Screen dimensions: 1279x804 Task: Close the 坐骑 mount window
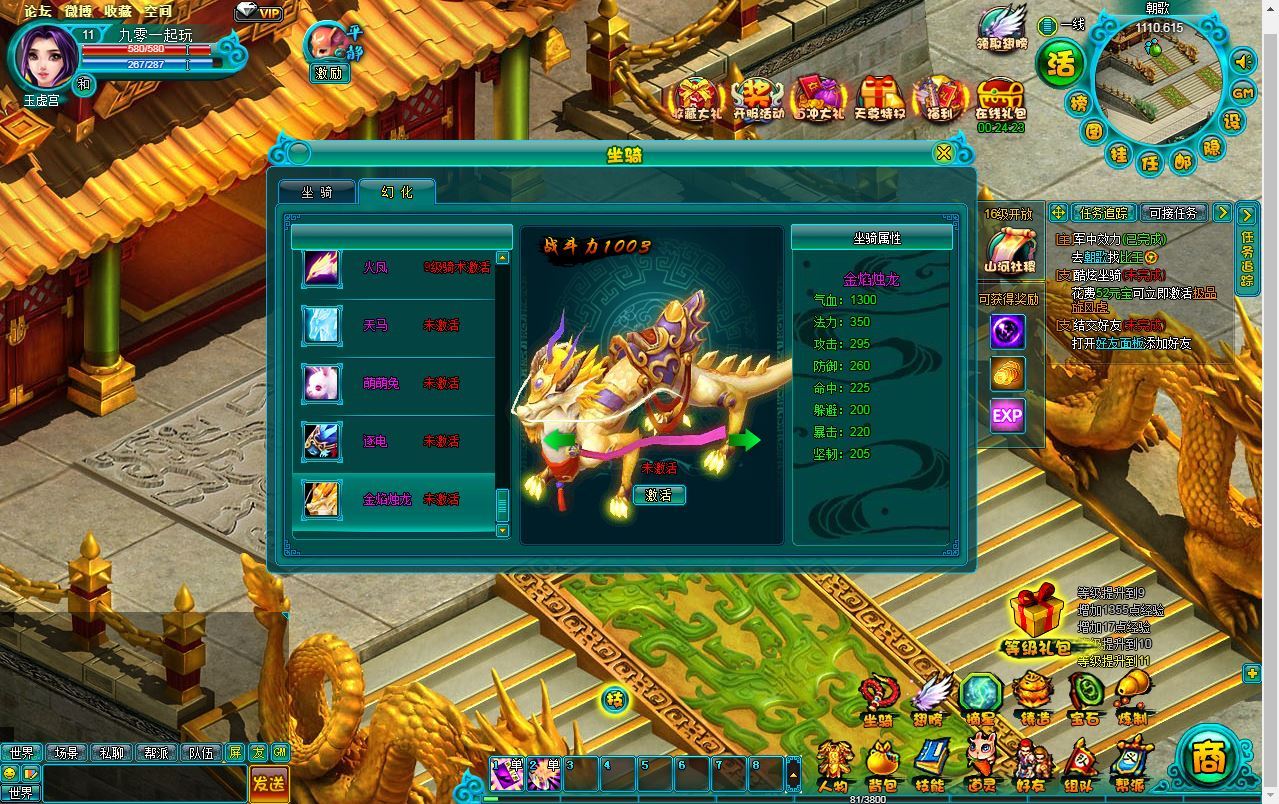[x=943, y=153]
